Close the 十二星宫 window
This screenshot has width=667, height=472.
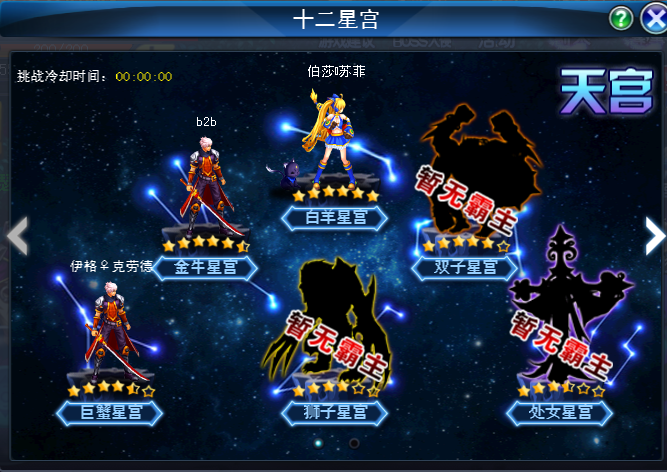pyautogui.click(x=651, y=19)
